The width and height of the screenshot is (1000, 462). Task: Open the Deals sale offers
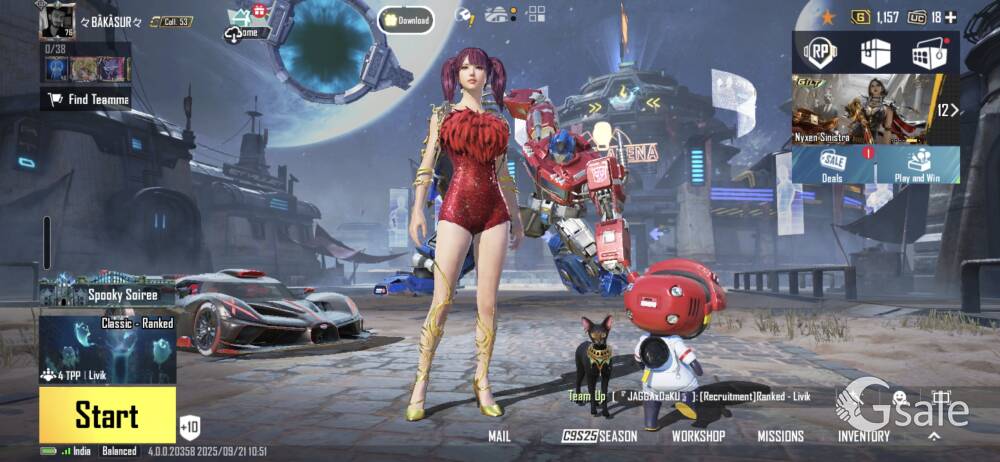pos(832,165)
